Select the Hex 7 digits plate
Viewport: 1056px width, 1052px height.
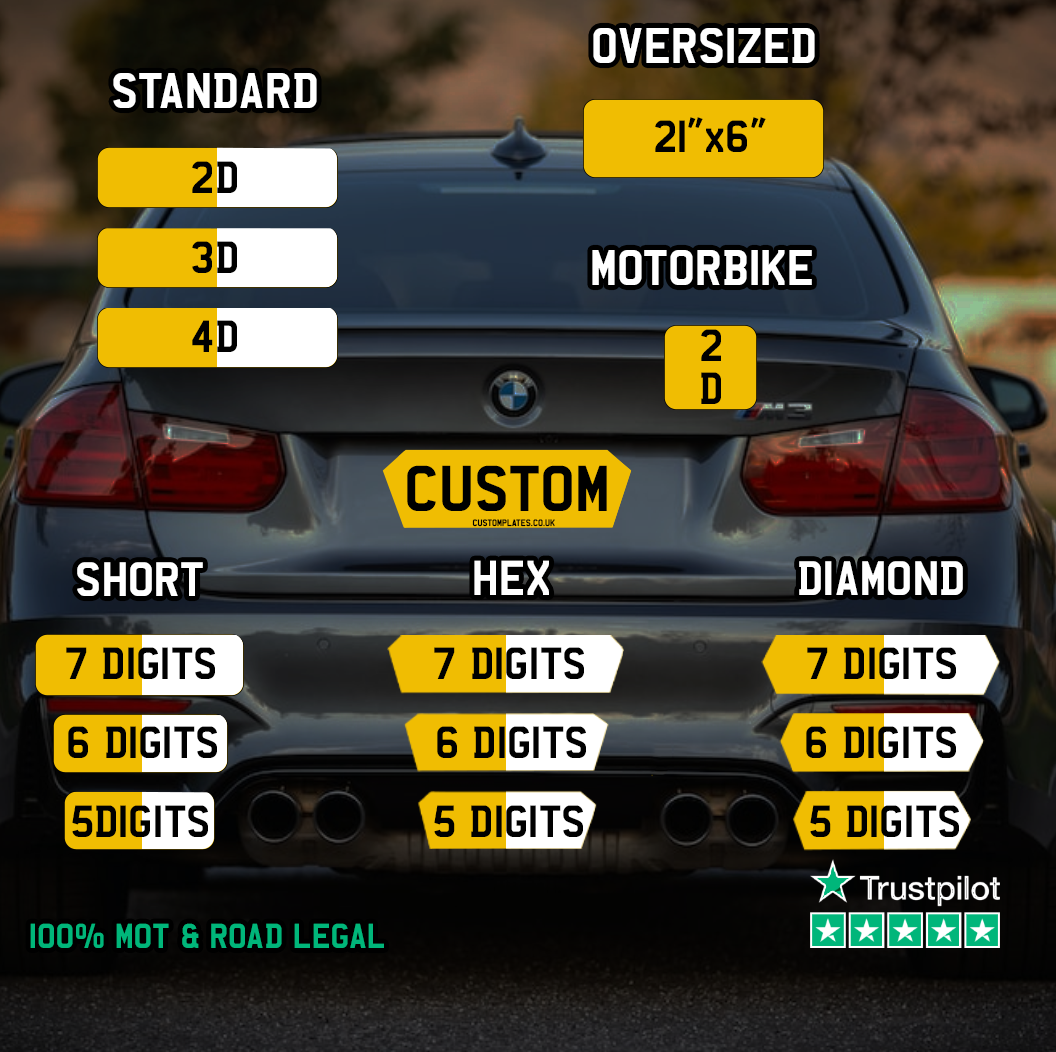(506, 665)
